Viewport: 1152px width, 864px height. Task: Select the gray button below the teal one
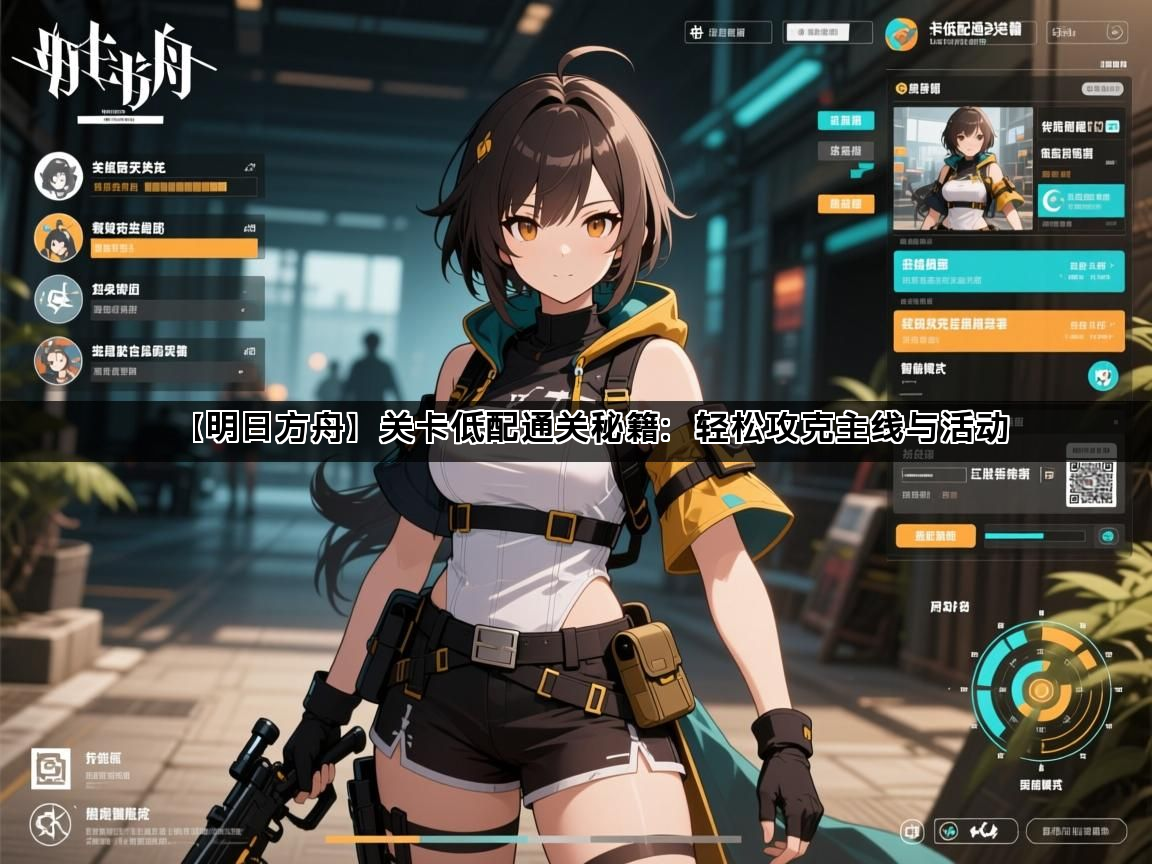845,152
